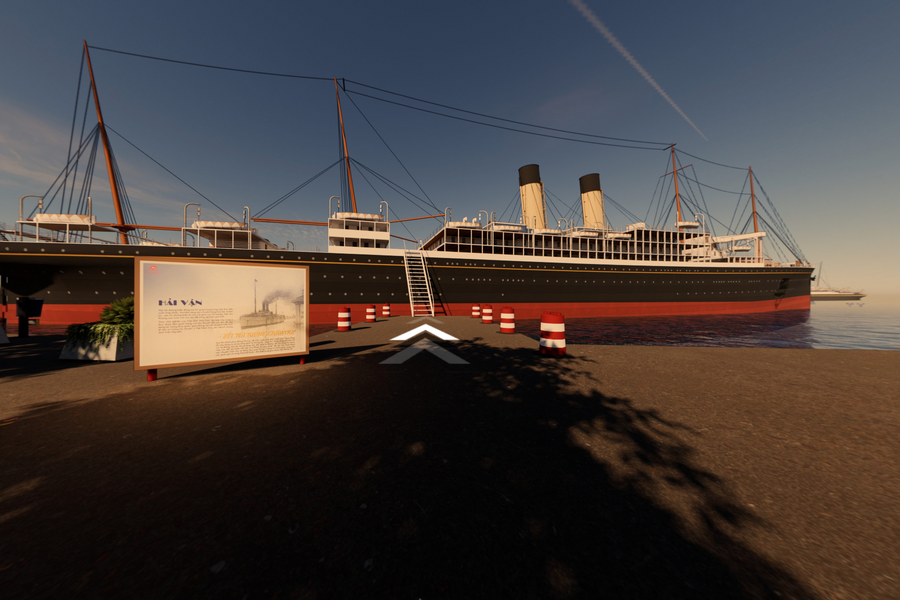900x600 pixels.
Task: Click the white forward navigation arrow
Action: pyautogui.click(x=424, y=333)
